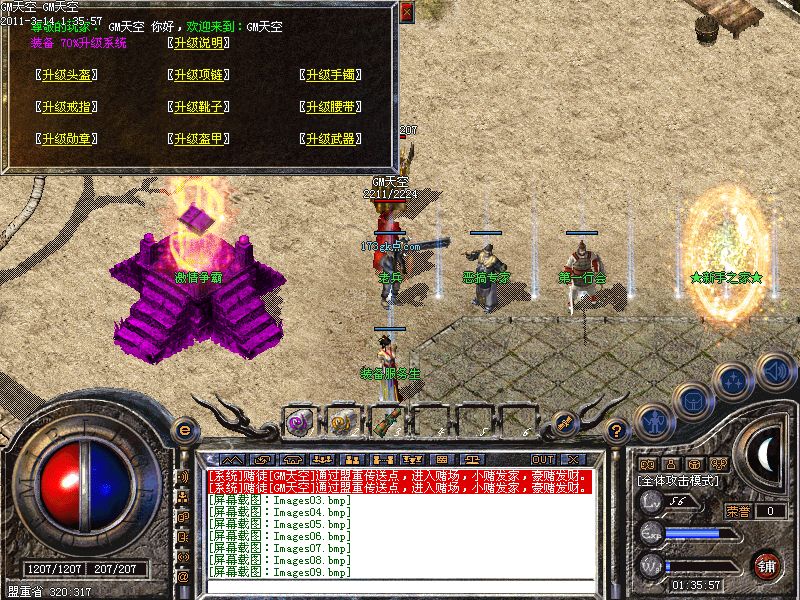This screenshot has height=600, width=800.
Task: Close the upgrade dialog with the red X
Action: click(x=405, y=12)
